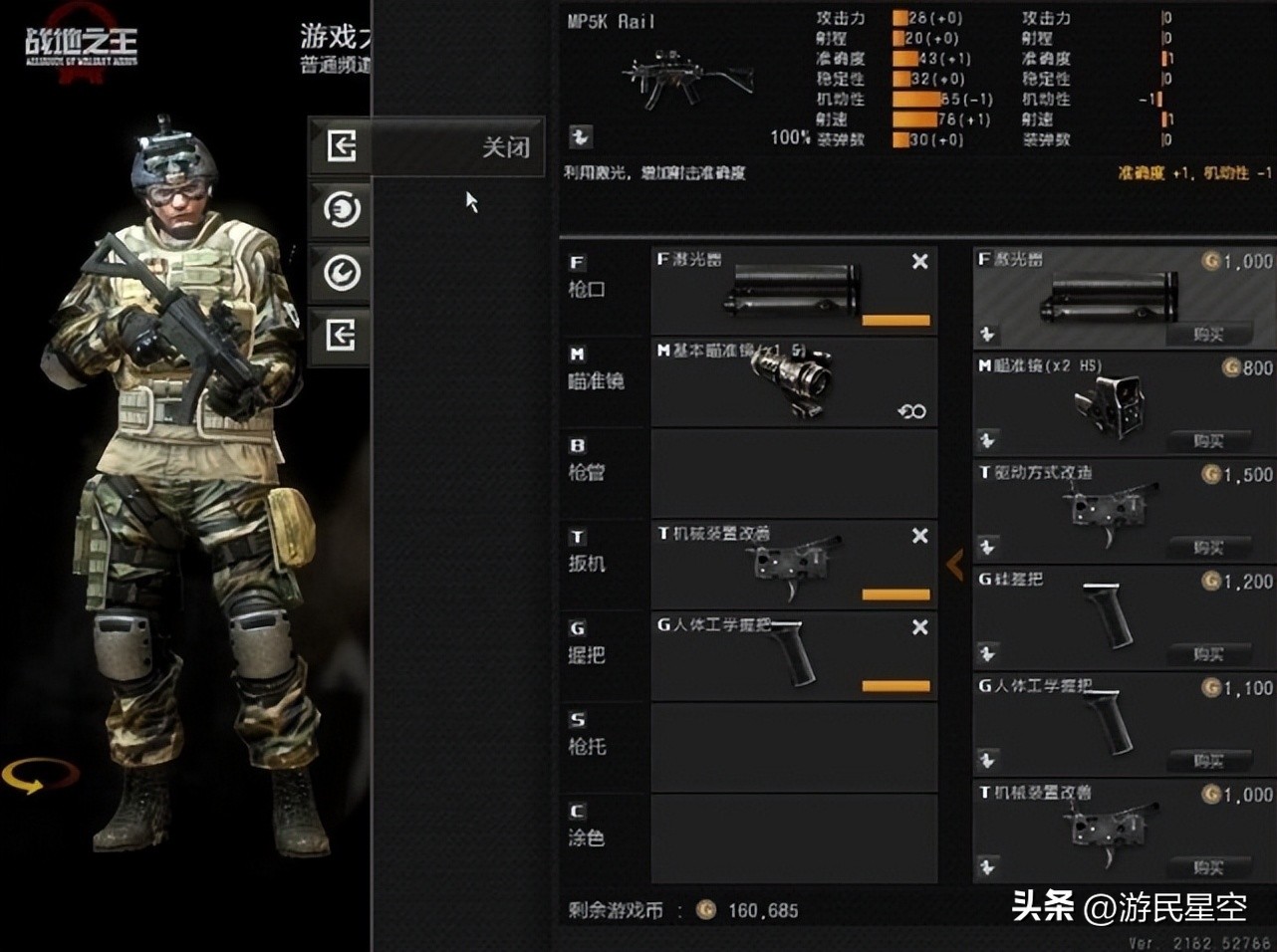The image size is (1277, 952).
Task: Buy the 1,200 coin grip
Action: [x=1207, y=654]
